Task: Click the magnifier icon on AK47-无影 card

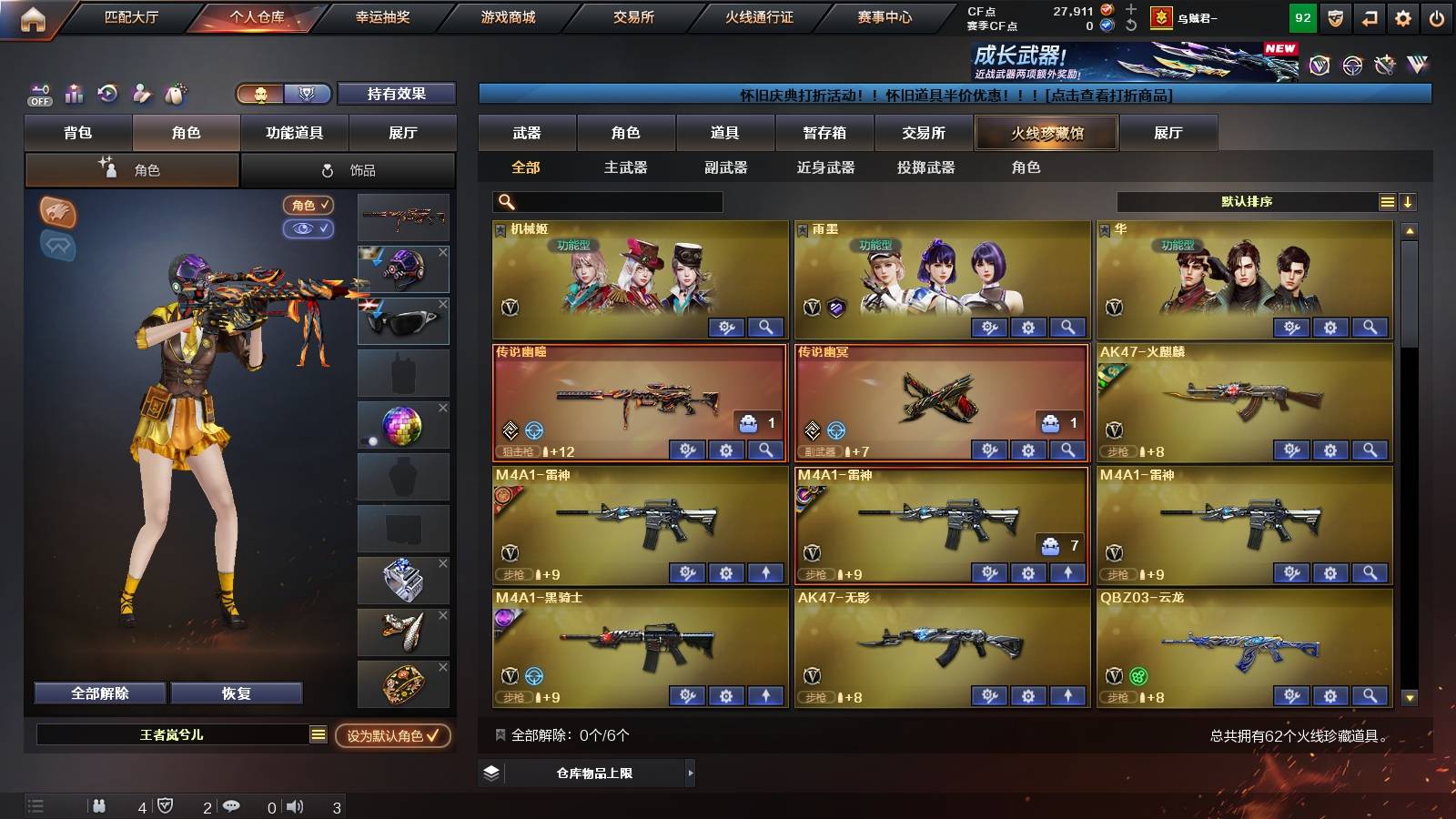Action: 1065,696
